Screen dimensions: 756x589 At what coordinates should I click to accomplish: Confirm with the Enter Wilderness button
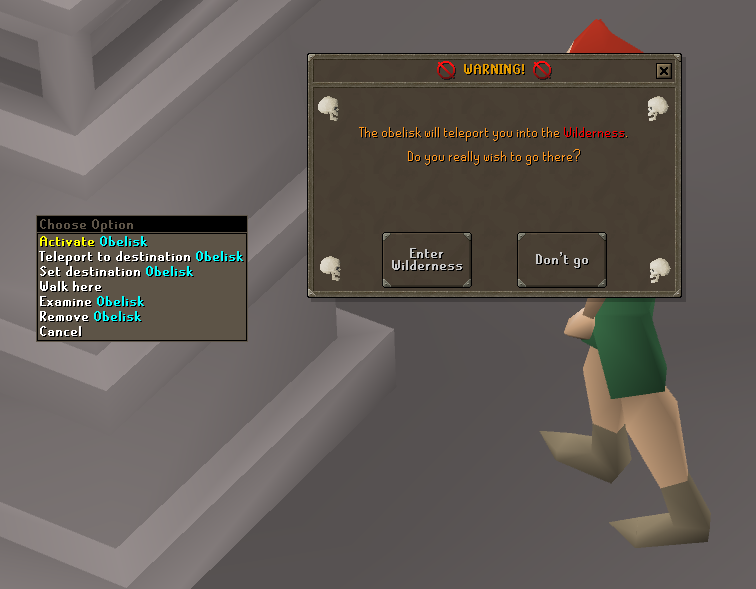(427, 260)
